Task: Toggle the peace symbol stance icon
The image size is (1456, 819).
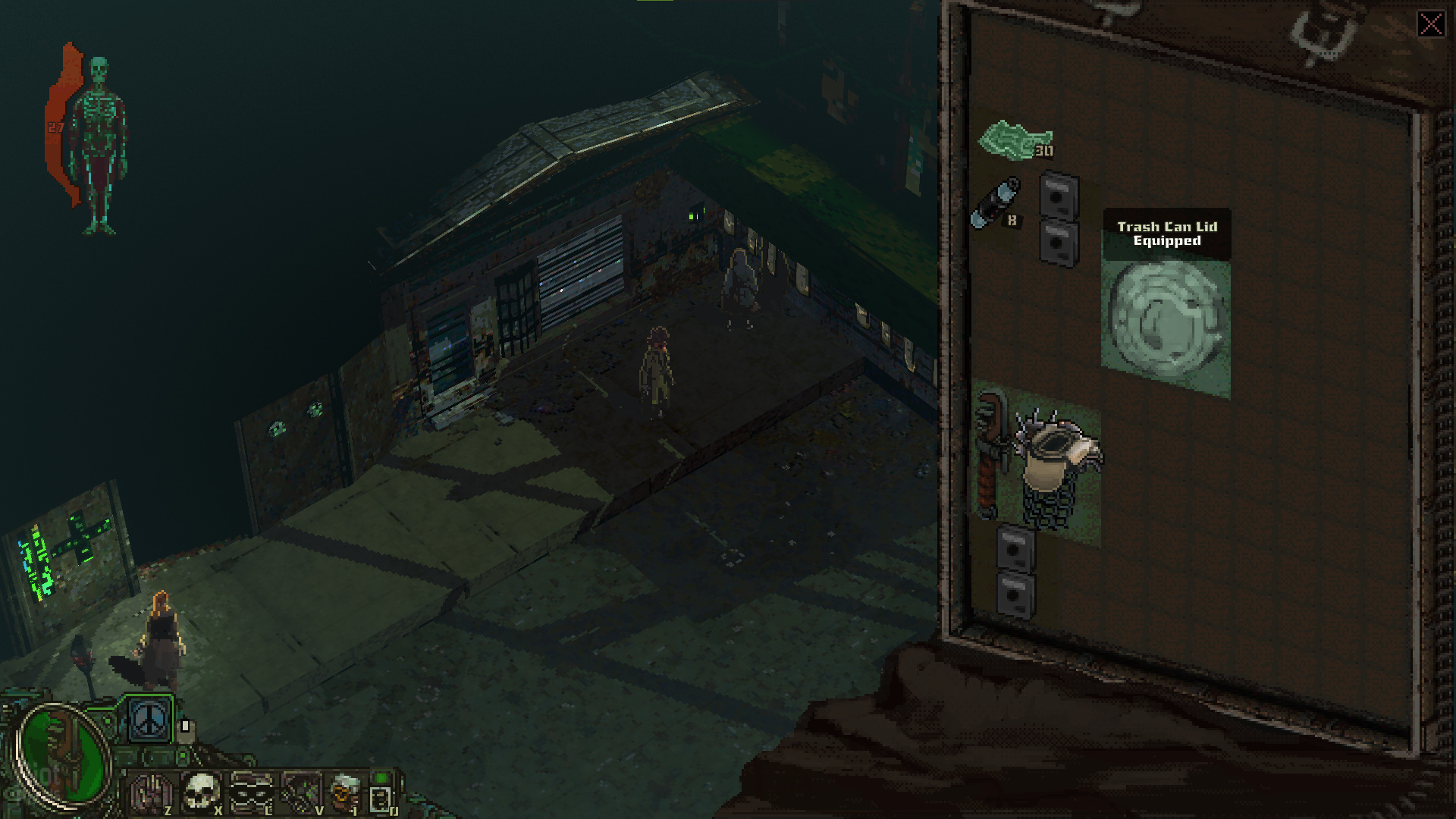Action: click(x=149, y=719)
